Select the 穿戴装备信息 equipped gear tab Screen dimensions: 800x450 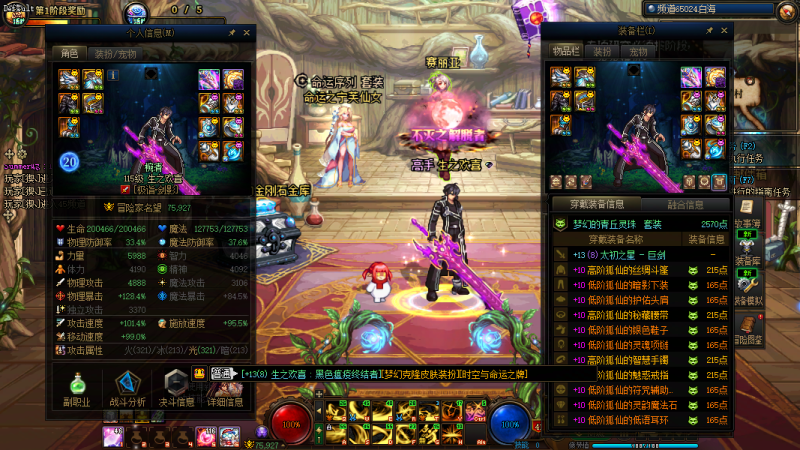point(597,205)
